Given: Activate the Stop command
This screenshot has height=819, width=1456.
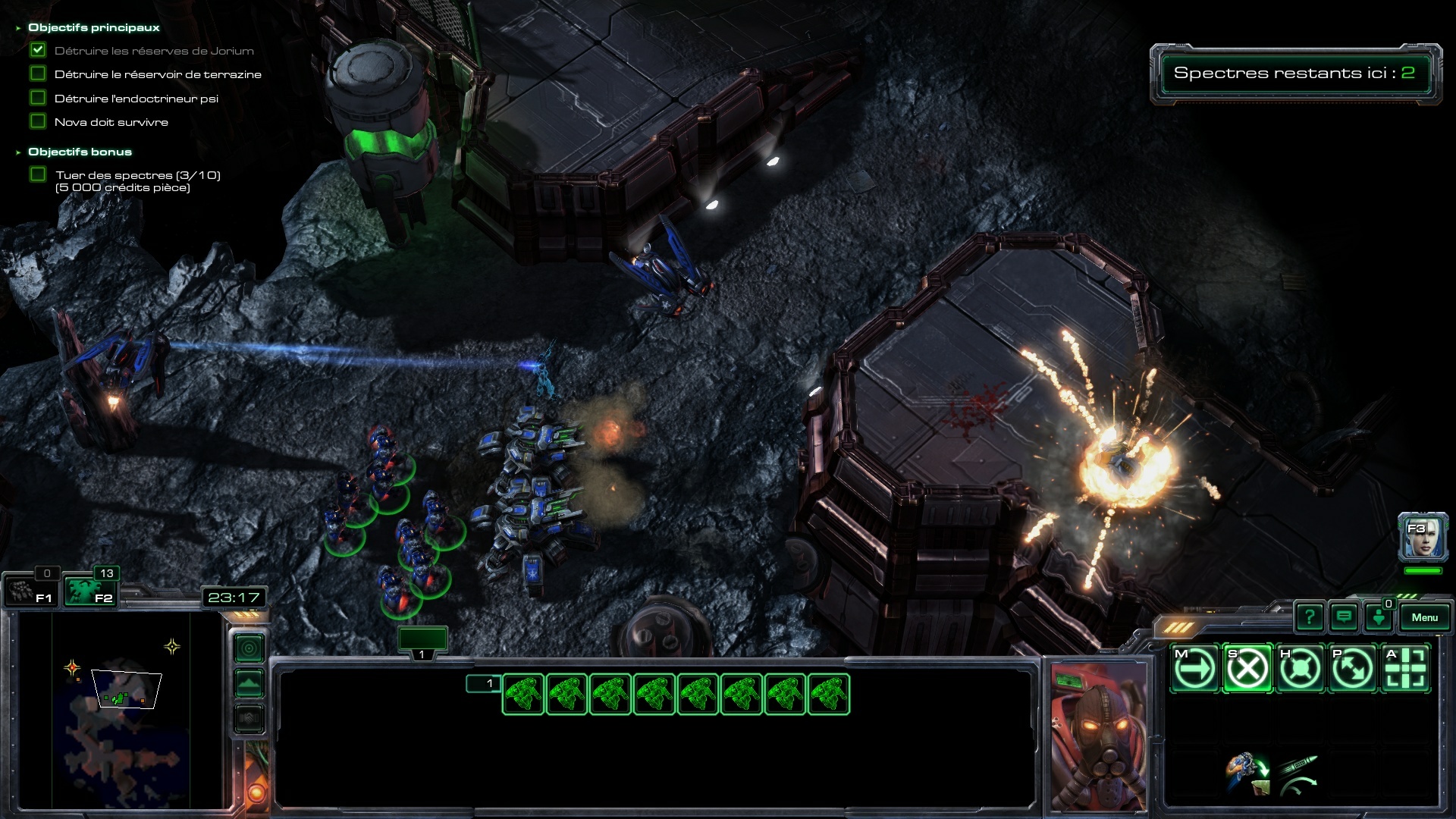Looking at the screenshot, I should [1247, 669].
